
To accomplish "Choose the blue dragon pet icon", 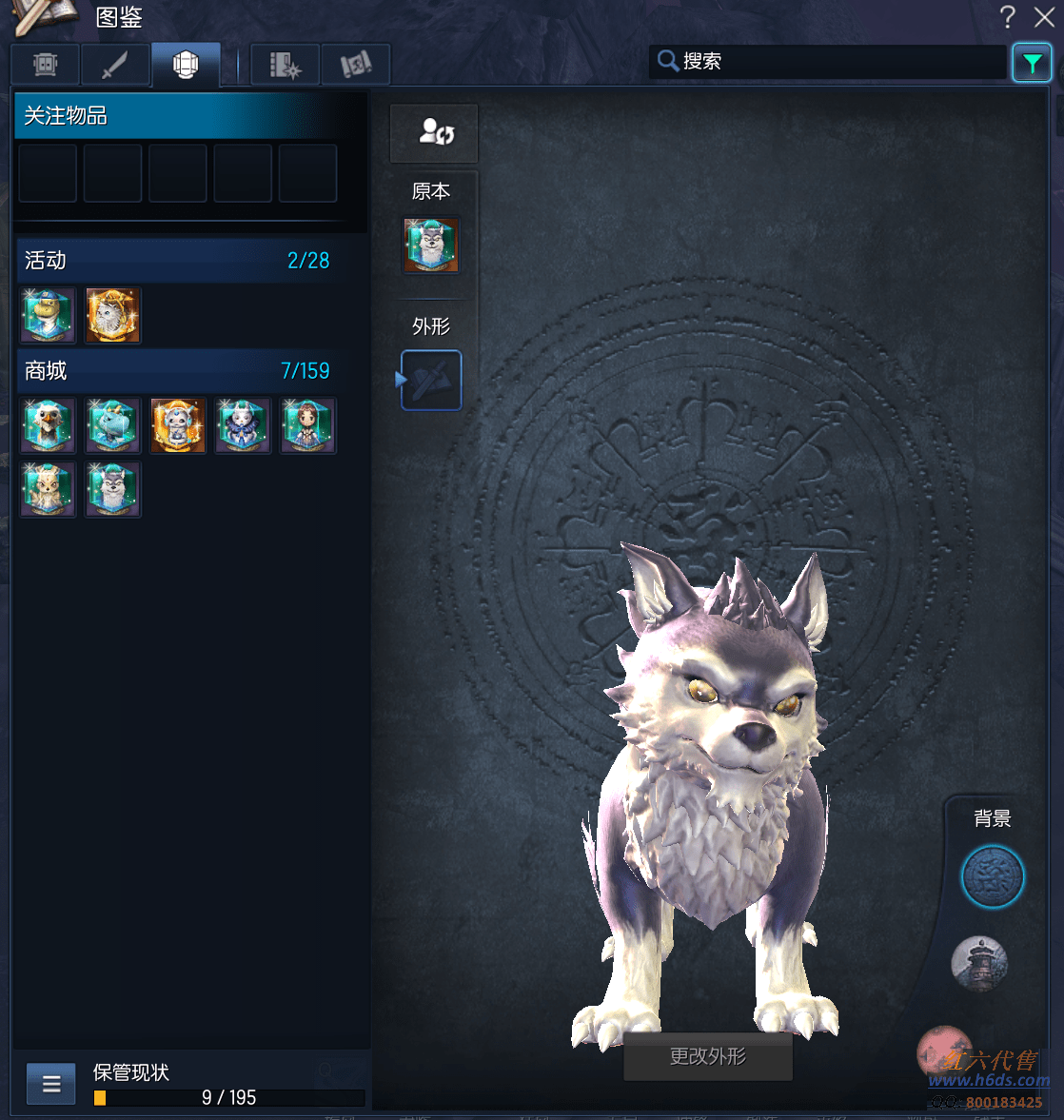I will 113,425.
